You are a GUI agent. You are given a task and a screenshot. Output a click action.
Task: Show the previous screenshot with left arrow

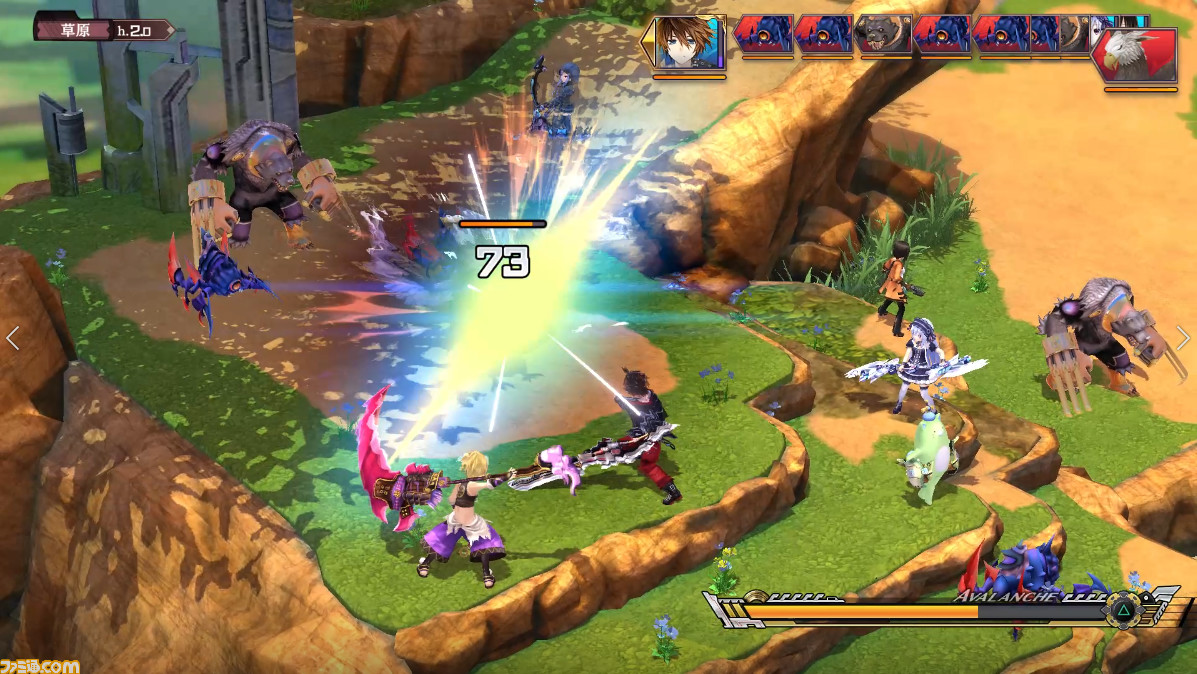pos(13,338)
